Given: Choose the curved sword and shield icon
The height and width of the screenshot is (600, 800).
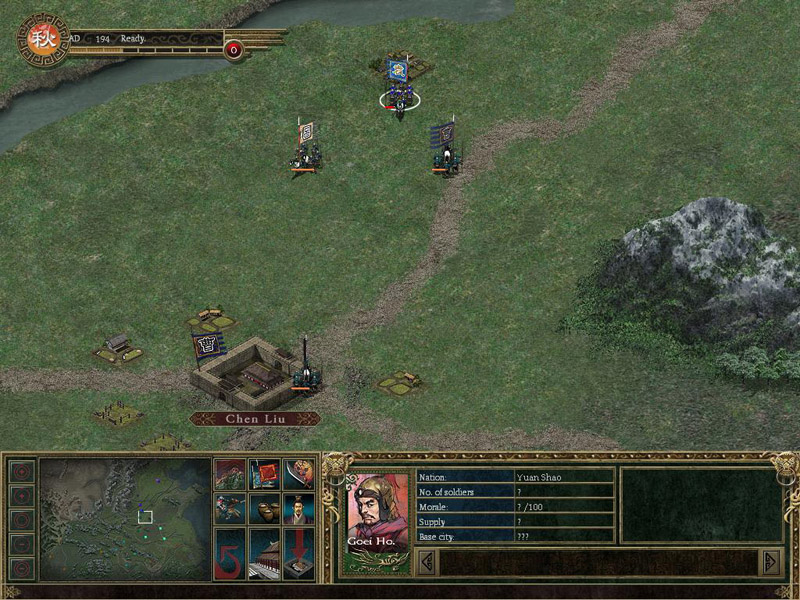Looking at the screenshot, I should (x=299, y=474).
